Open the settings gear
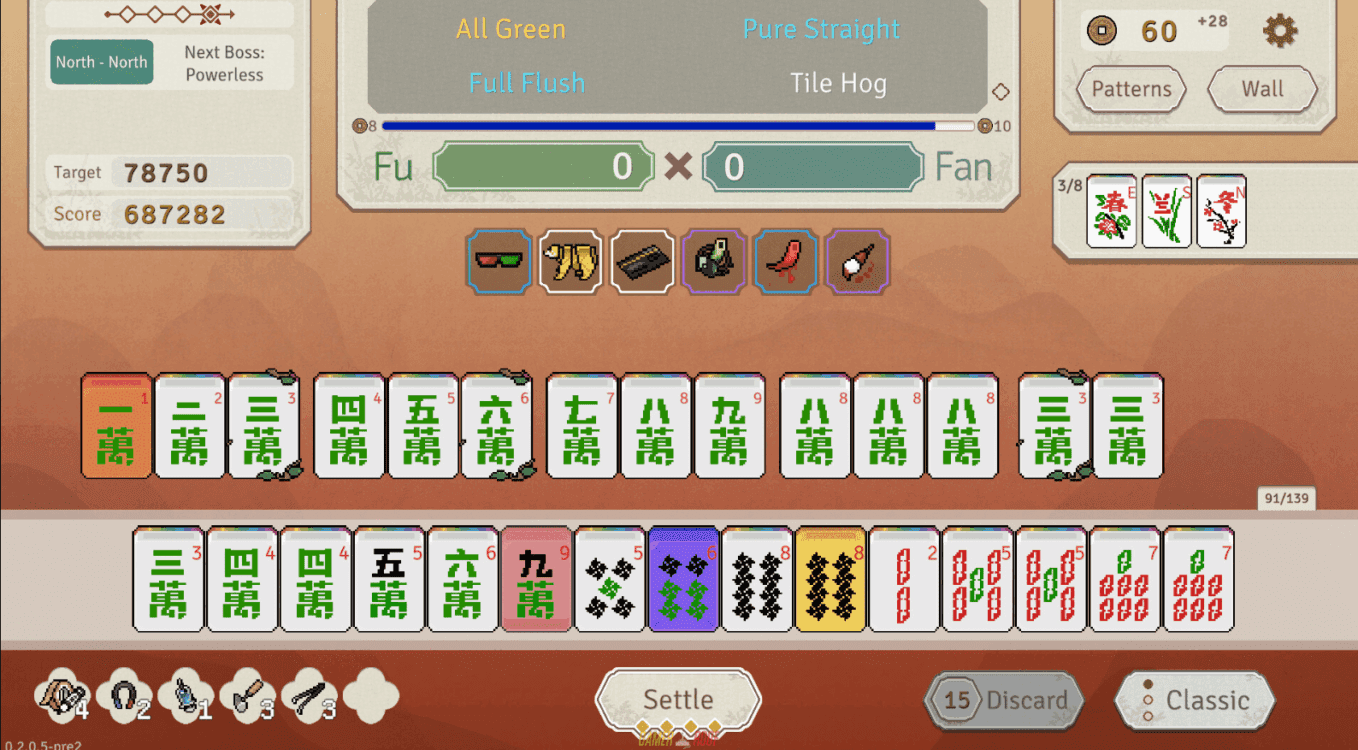Screen dimensions: 1358x750 pos(1278,31)
